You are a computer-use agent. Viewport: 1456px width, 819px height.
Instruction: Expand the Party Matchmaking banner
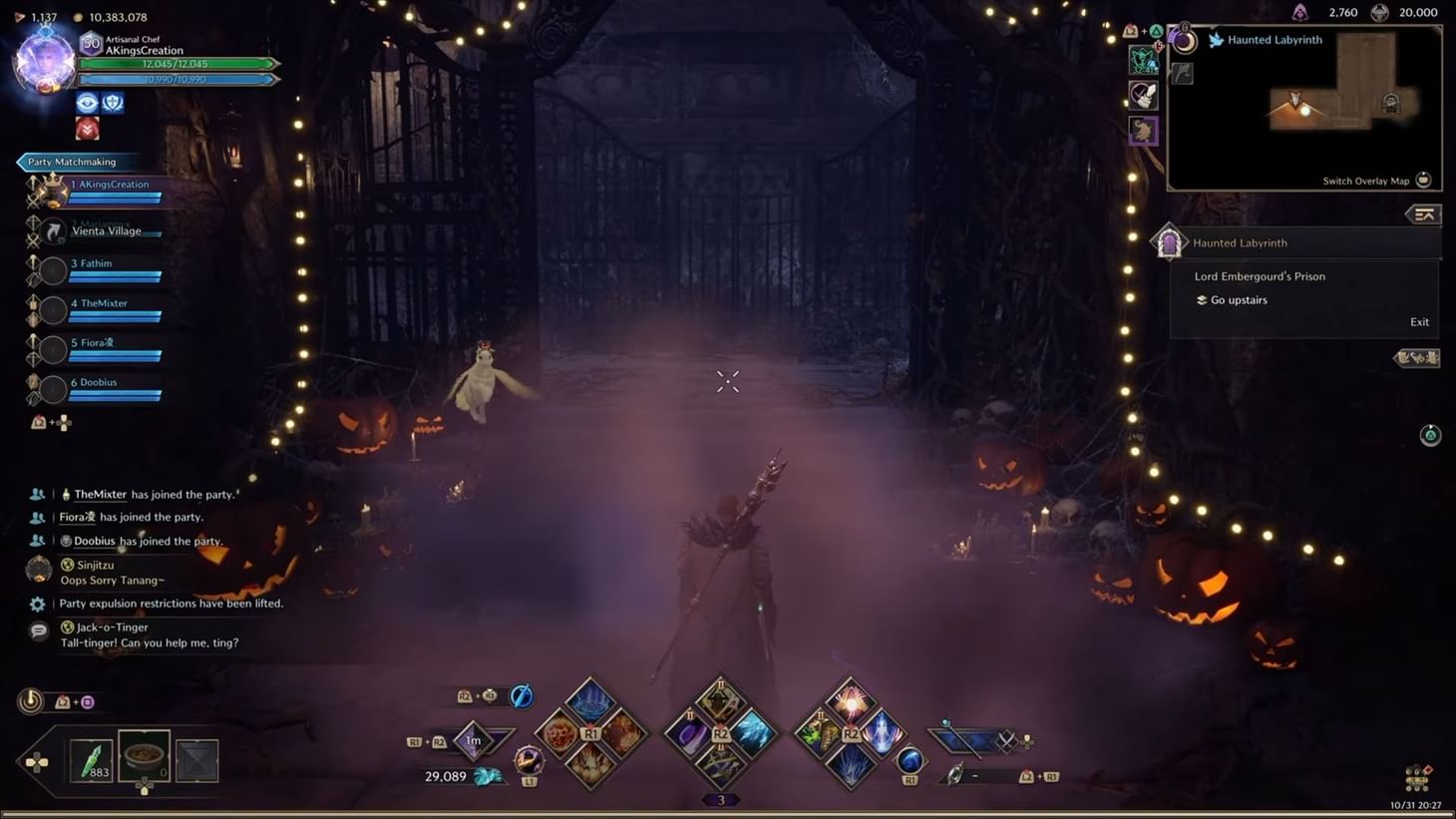(70, 161)
